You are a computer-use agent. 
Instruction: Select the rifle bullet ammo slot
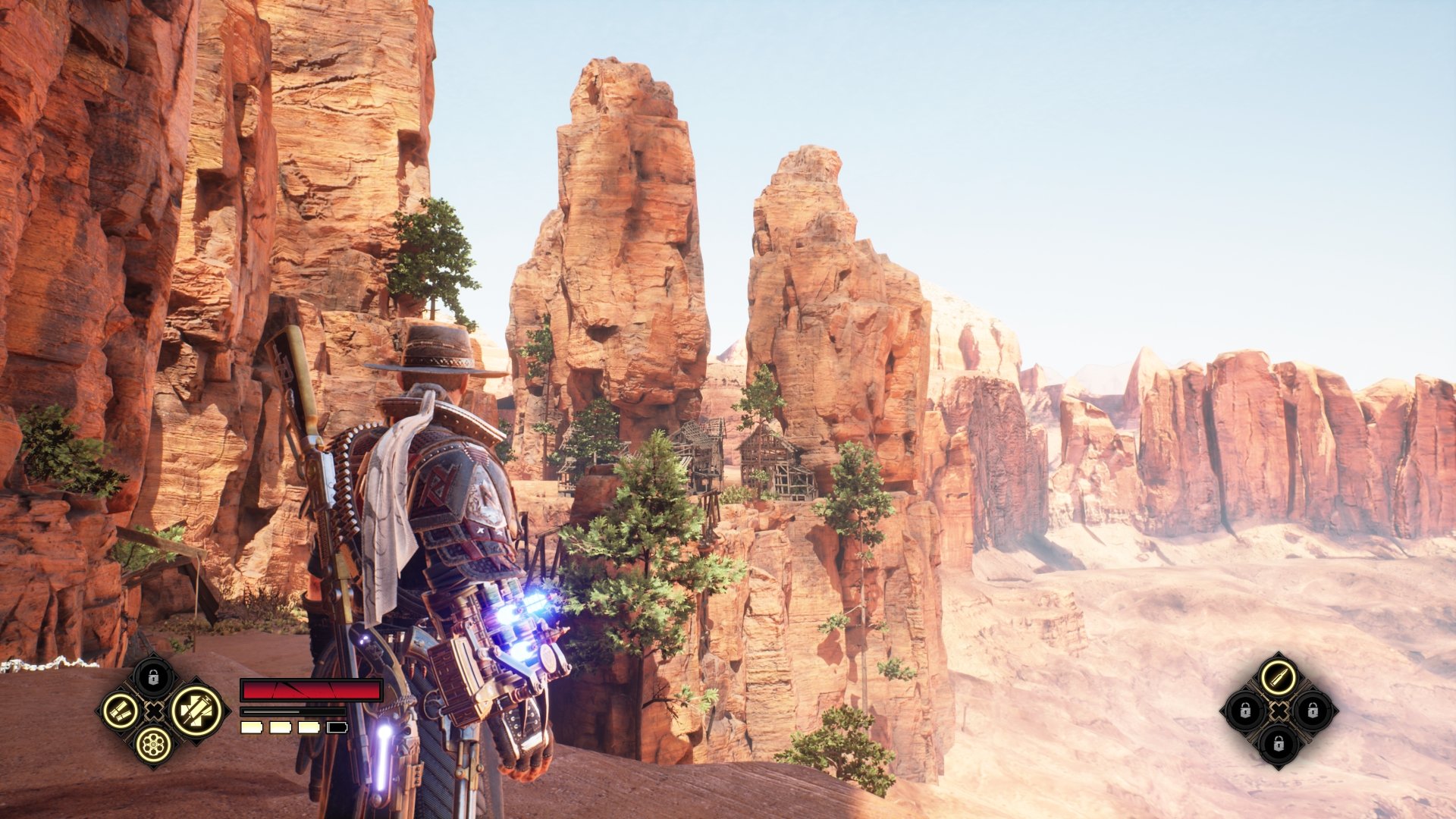click(x=1279, y=676)
